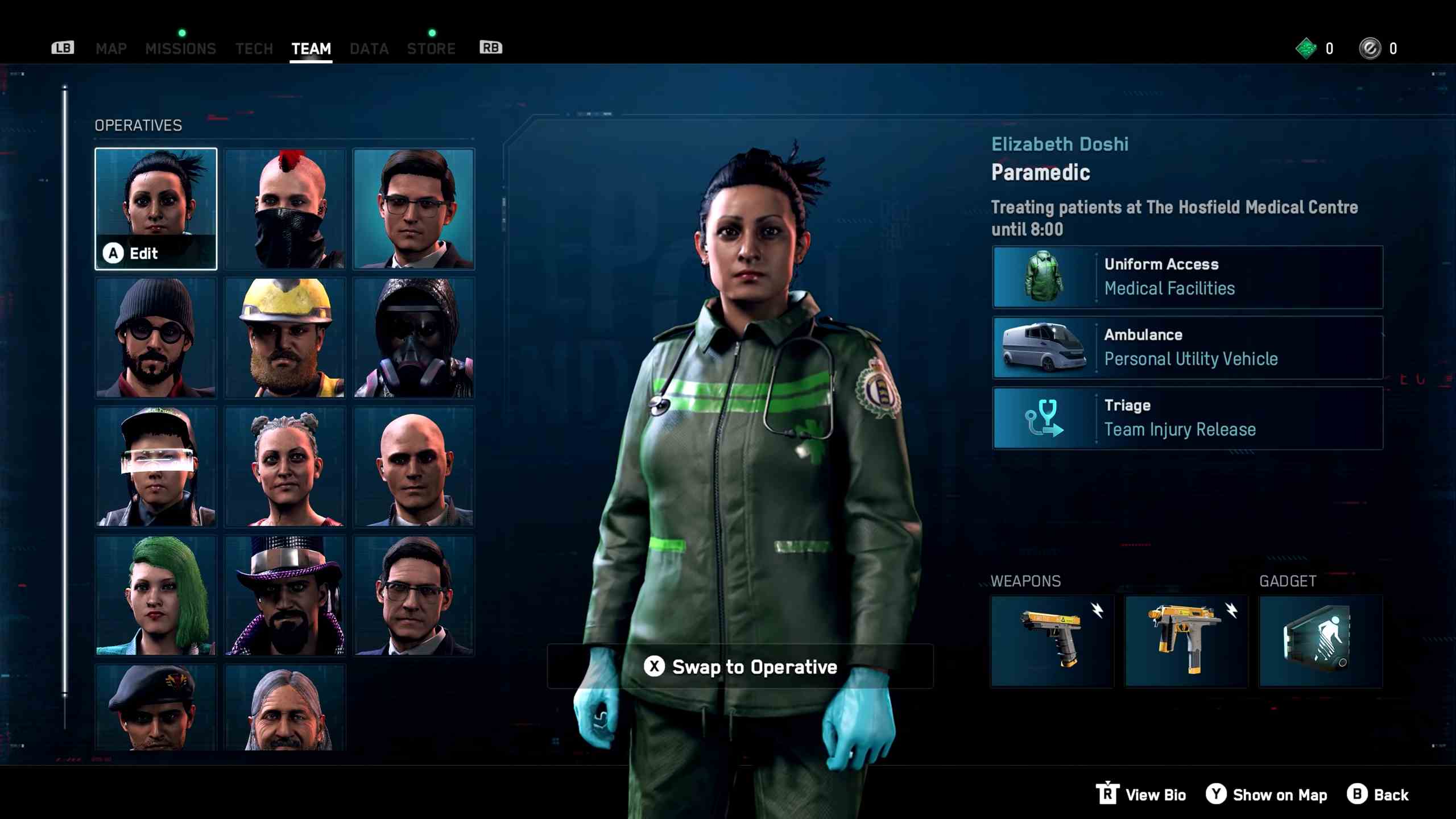Open the TECH tab
This screenshot has width=1456, height=819.
pyautogui.click(x=254, y=48)
